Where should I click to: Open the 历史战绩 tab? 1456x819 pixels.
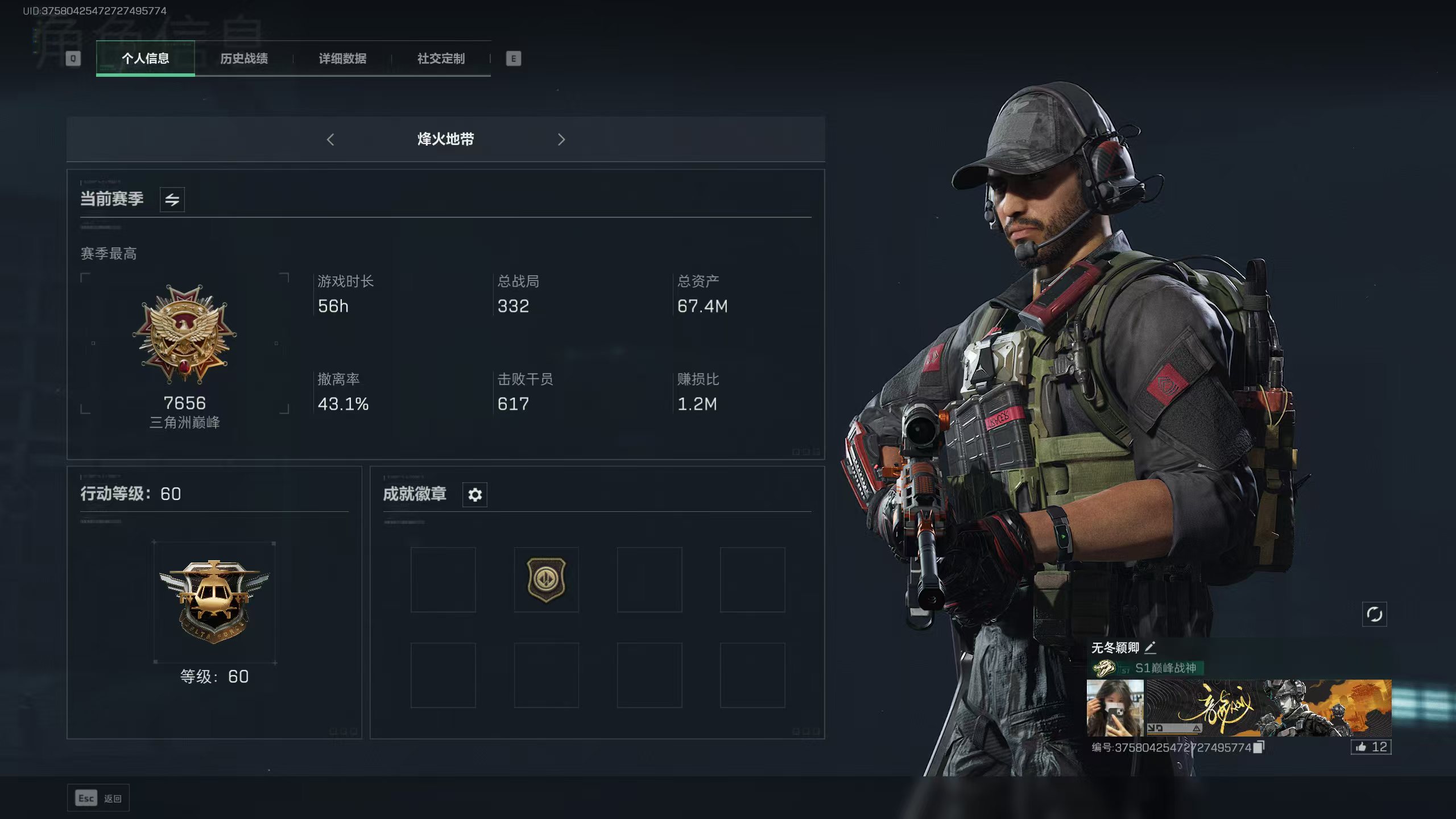pyautogui.click(x=244, y=58)
